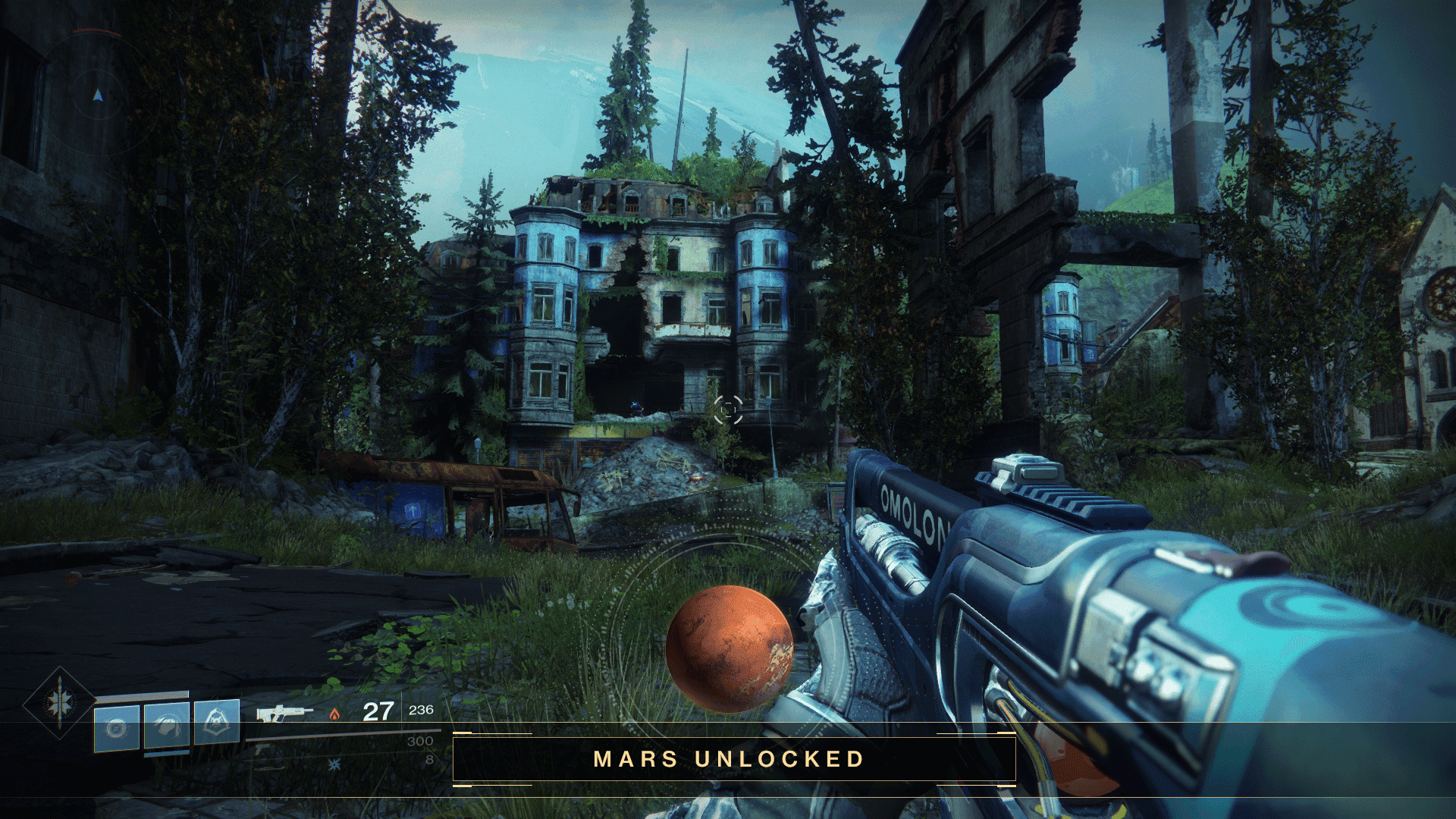Click the circular radar display
Viewport: 1456px width, 819px height.
(98, 95)
